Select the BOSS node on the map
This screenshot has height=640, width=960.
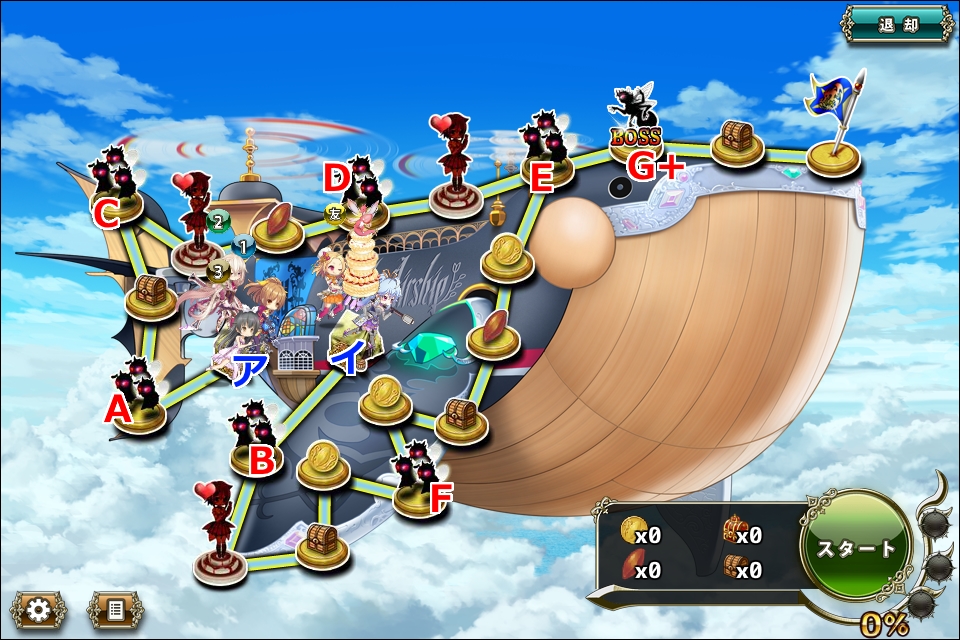[x=637, y=135]
